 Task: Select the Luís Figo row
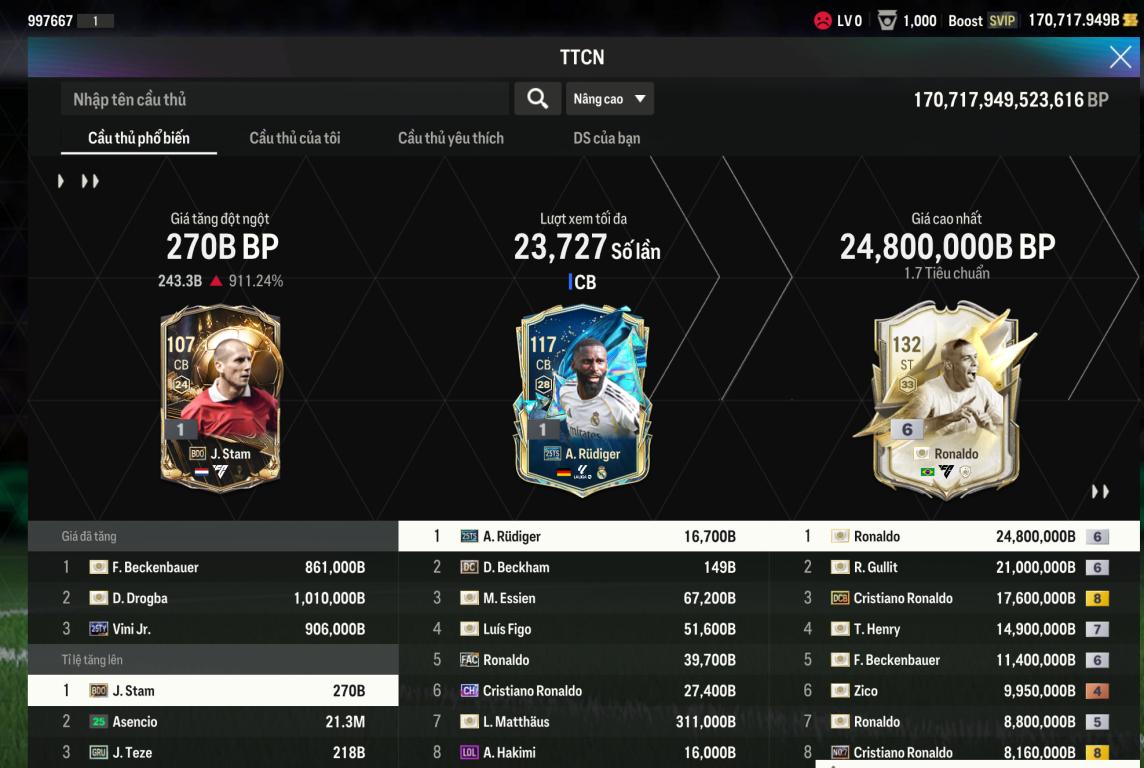[583, 629]
